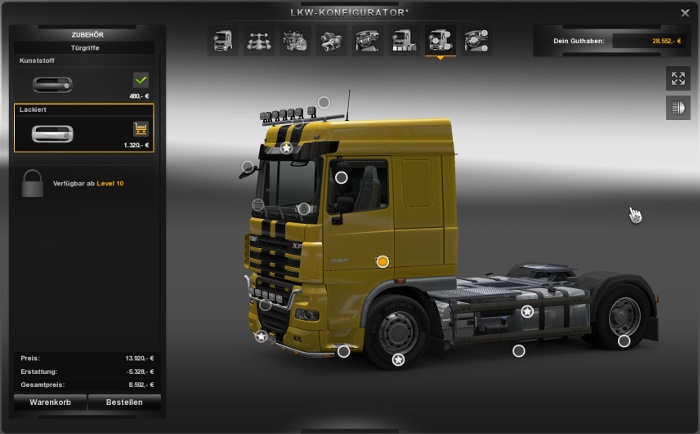This screenshot has height=434, width=700.
Task: Switch to the engine tab
Action: click(296, 41)
